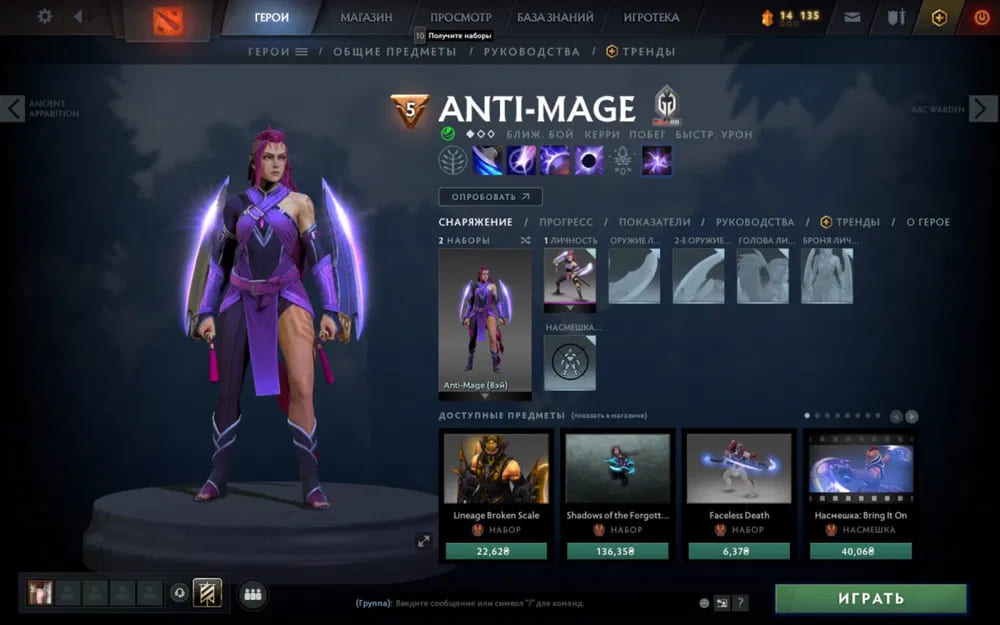The width and height of the screenshot is (1000, 625).
Task: Go to the БАЗА ЗНАНИЙ tab
Action: tap(555, 17)
